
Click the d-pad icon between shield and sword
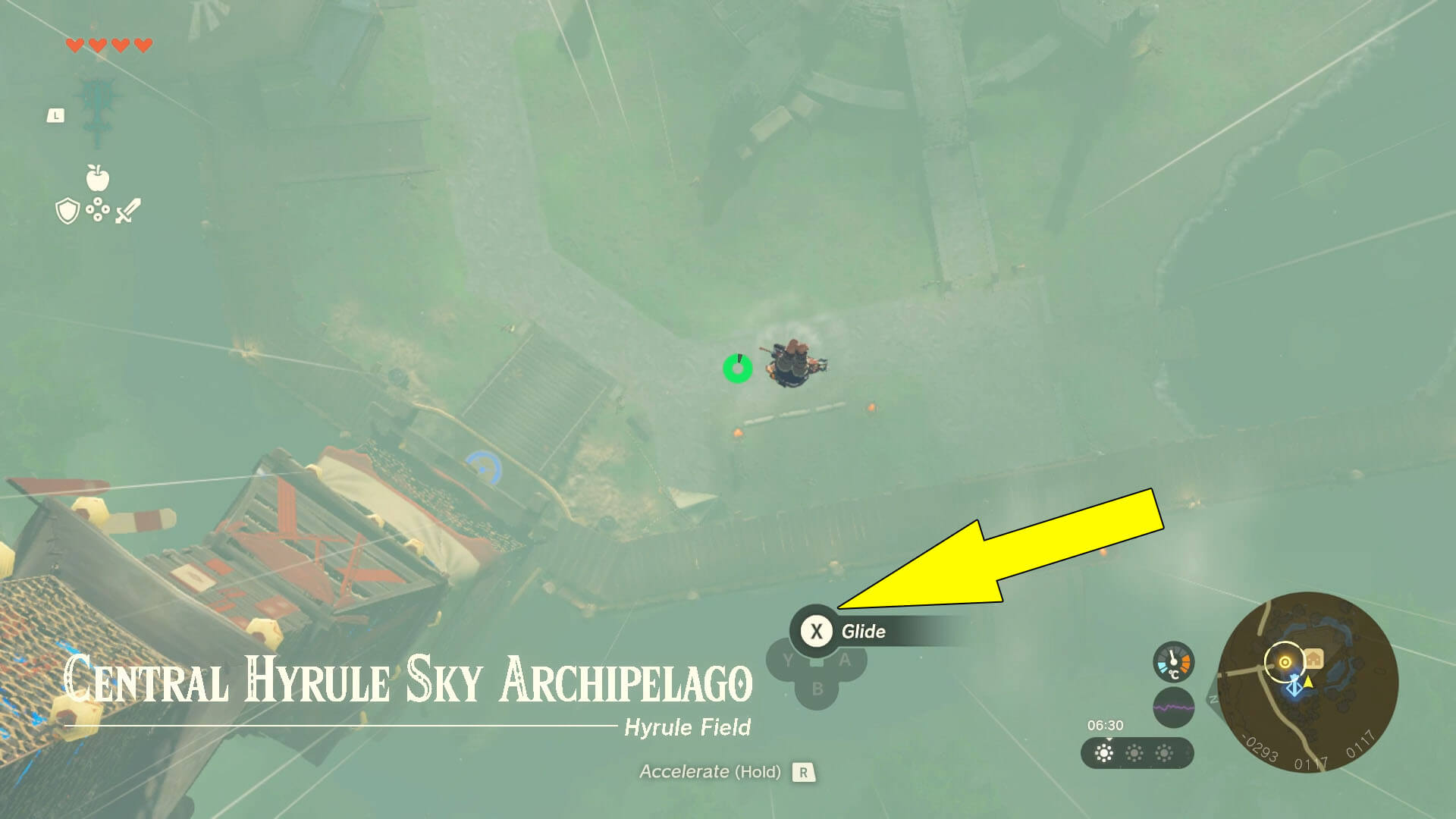[98, 209]
